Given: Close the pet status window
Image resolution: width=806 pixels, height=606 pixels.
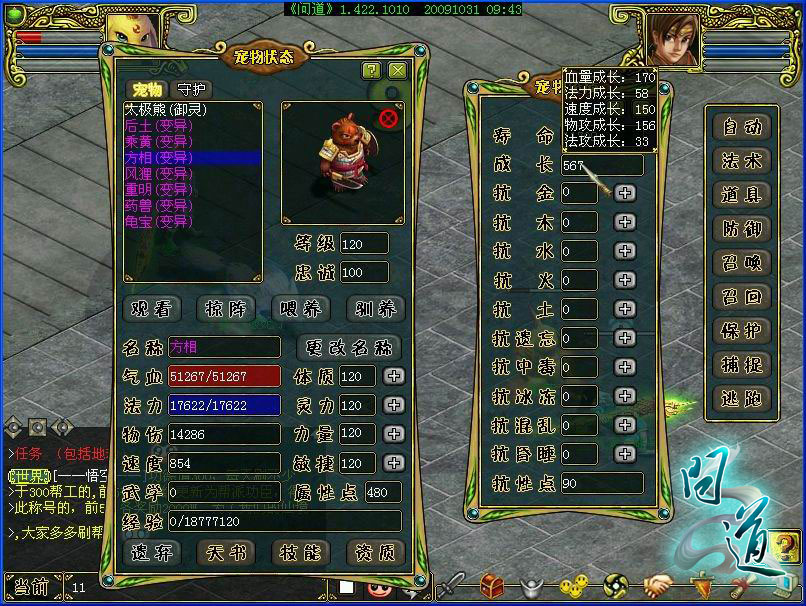Looking at the screenshot, I should (x=397, y=70).
